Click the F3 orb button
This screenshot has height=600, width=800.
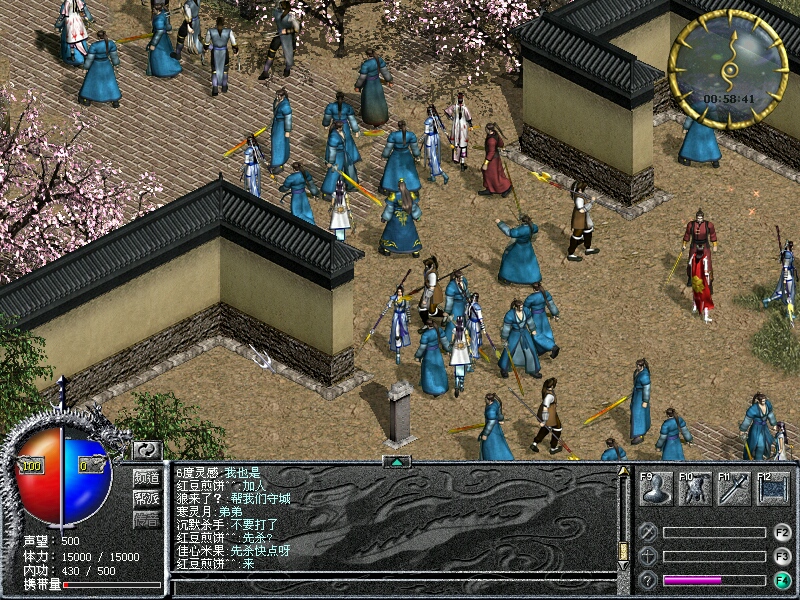(782, 556)
